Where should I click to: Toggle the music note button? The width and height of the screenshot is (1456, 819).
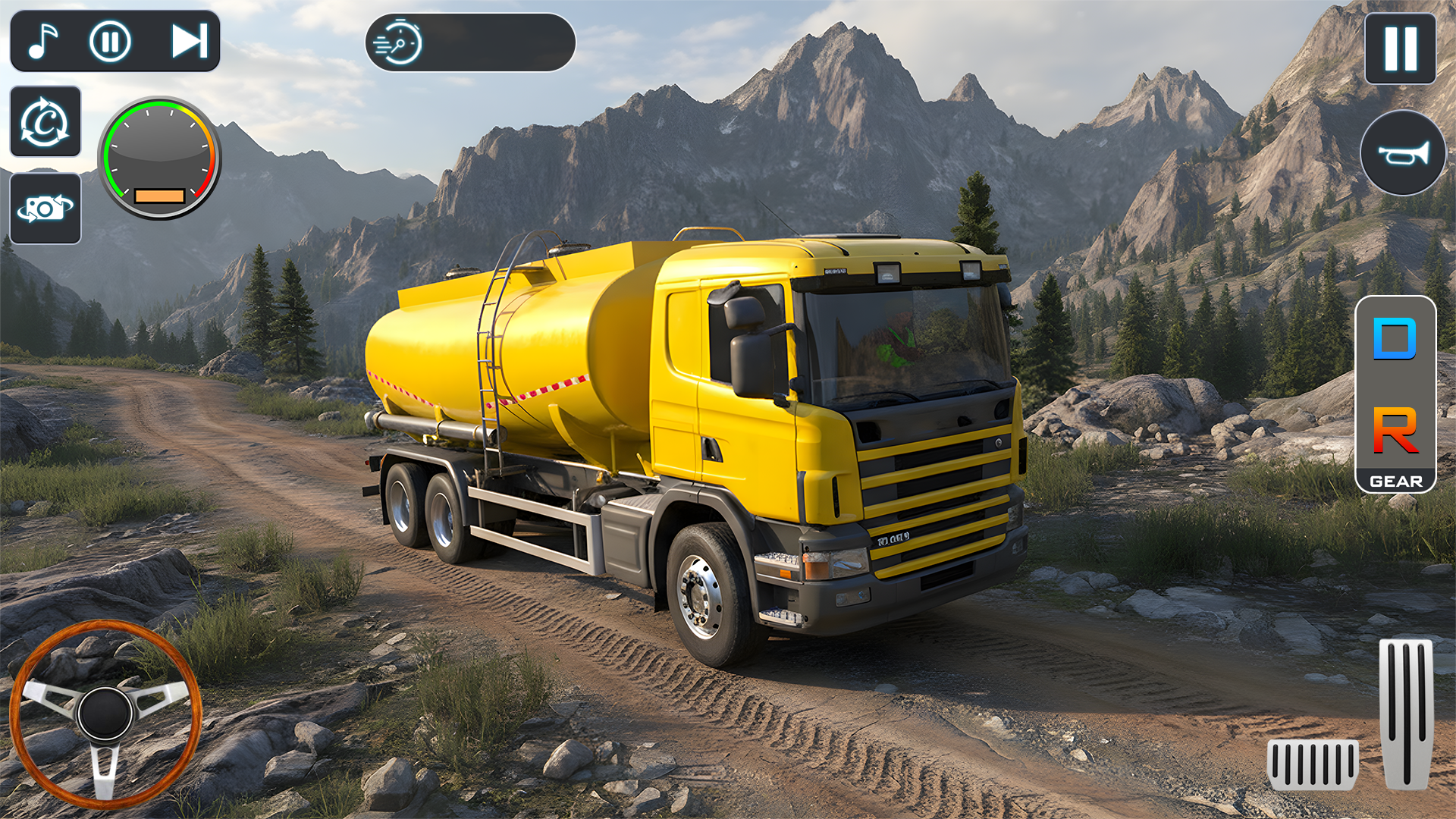43,41
